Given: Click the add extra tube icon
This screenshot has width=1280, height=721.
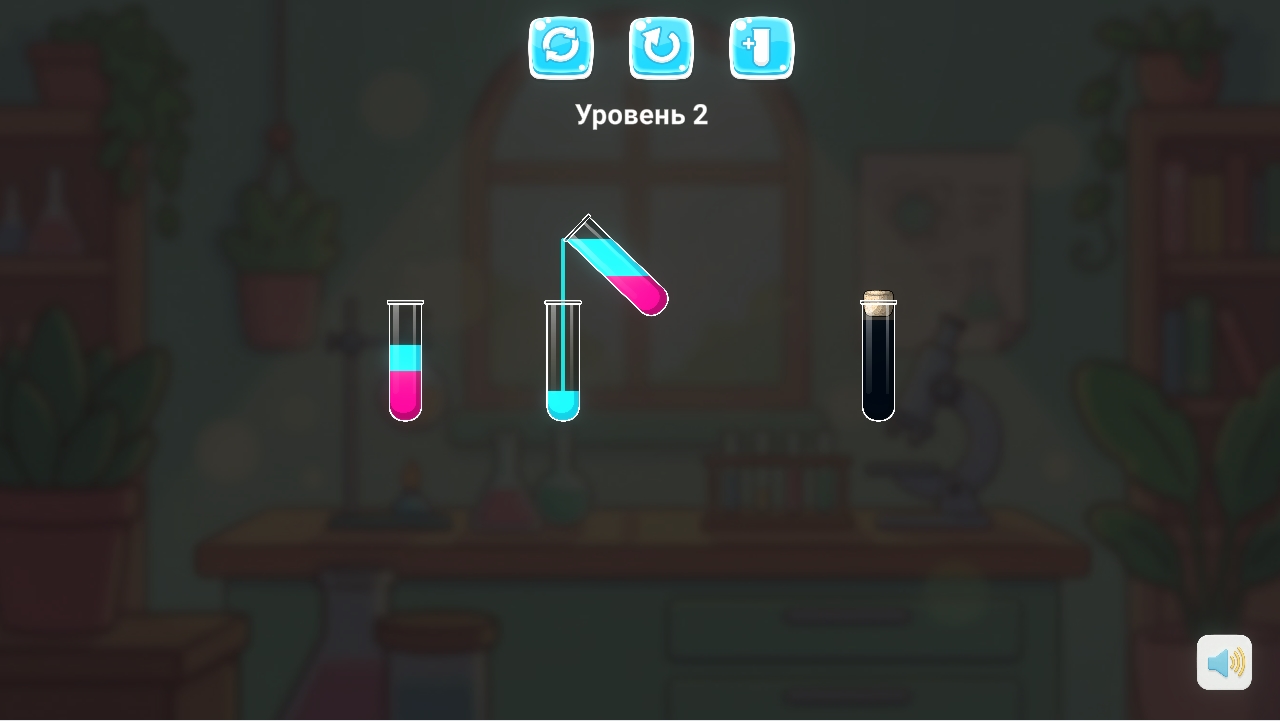Looking at the screenshot, I should coord(761,47).
